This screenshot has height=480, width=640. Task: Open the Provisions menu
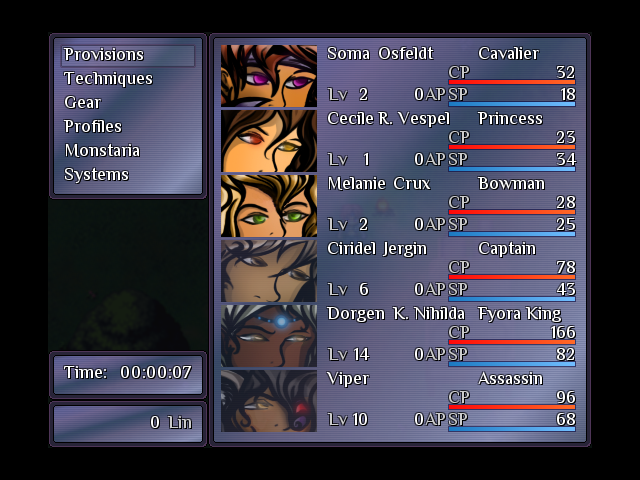(104, 55)
